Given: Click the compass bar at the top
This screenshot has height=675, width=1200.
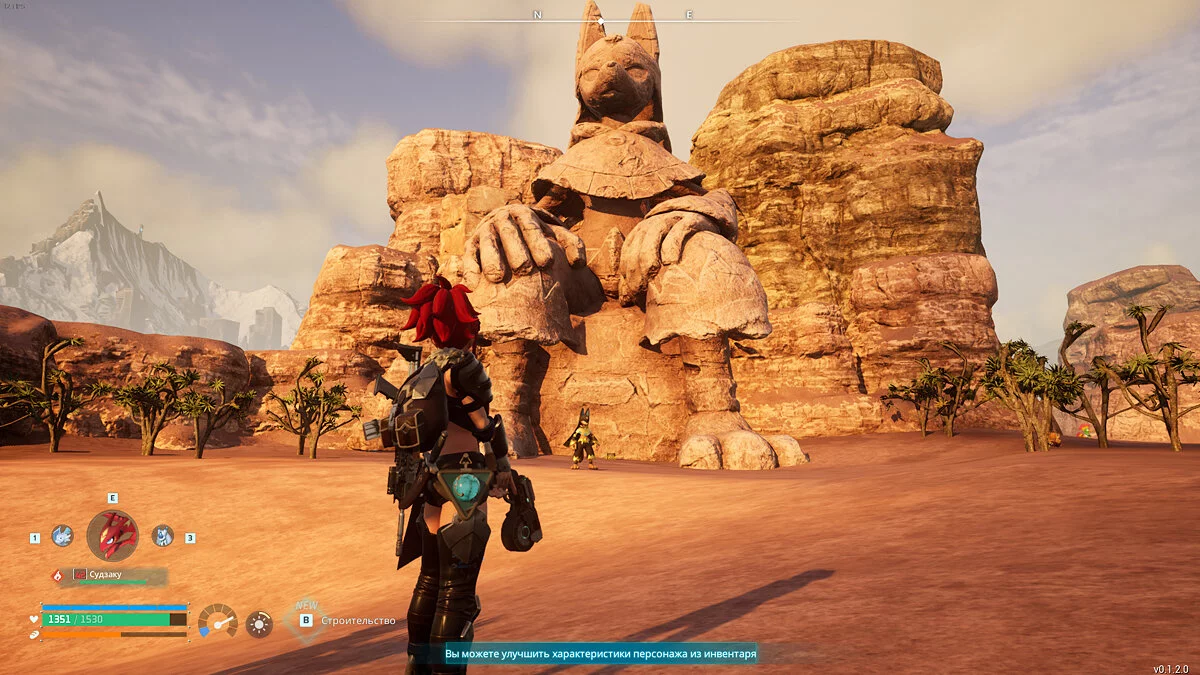Looking at the screenshot, I should click(x=610, y=17).
